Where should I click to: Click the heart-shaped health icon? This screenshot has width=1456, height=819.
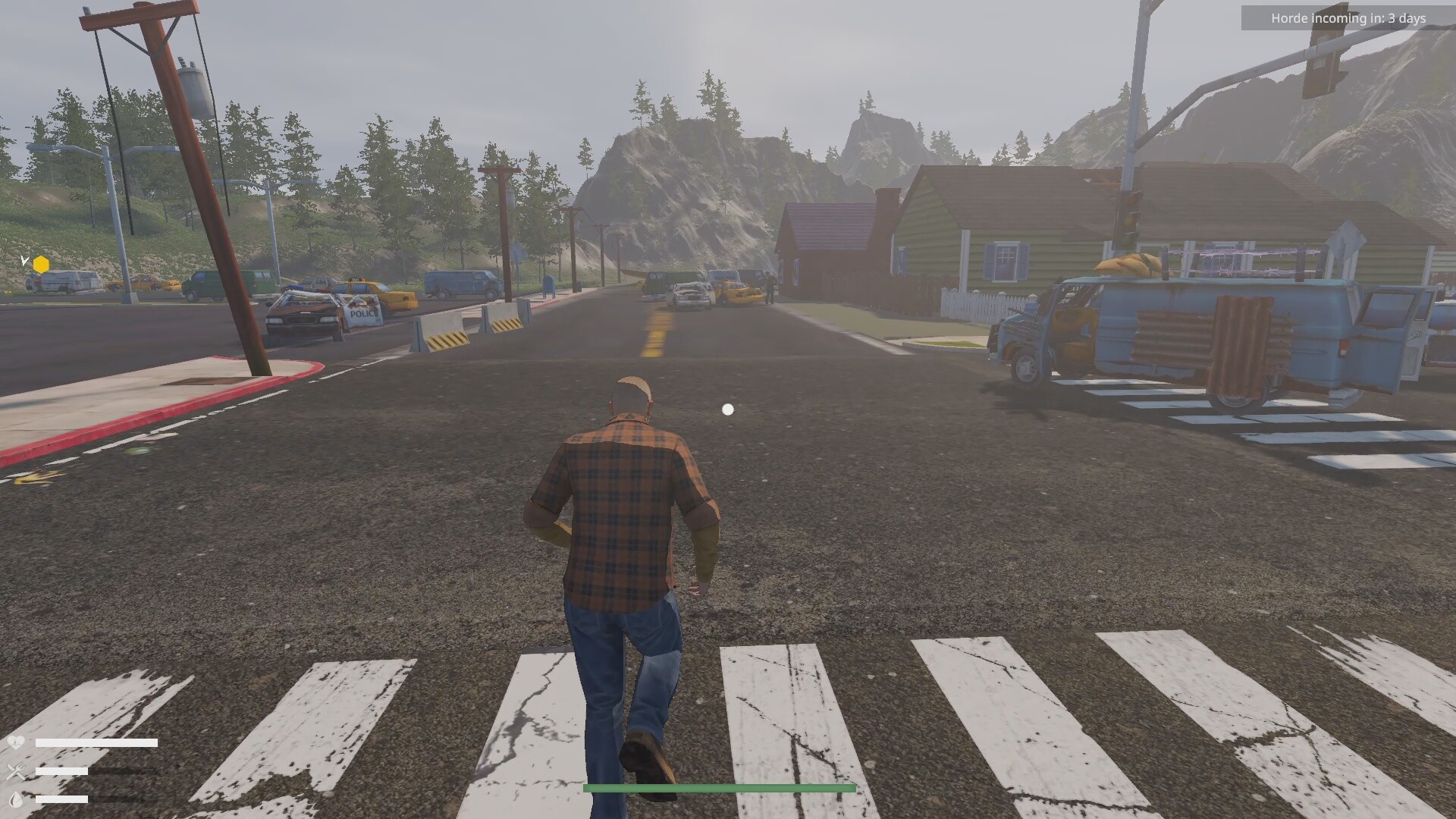tap(15, 742)
